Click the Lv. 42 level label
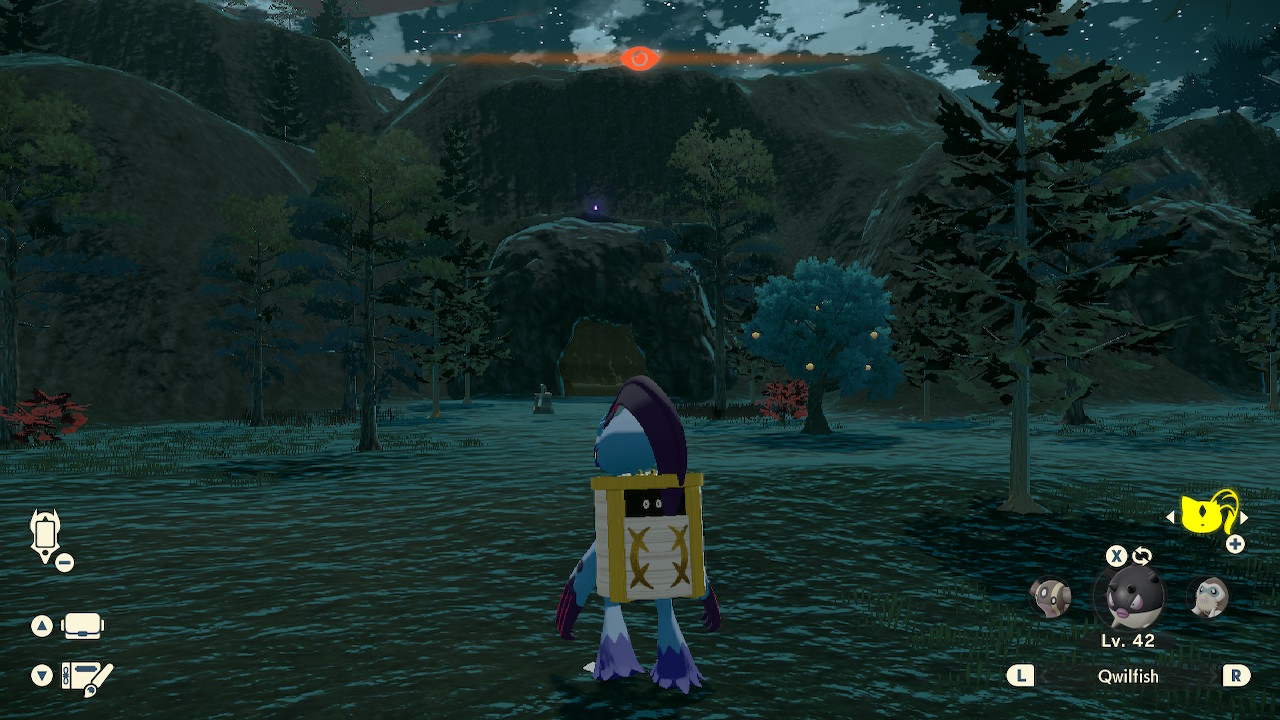Screen dimensions: 1280x720 tap(1128, 638)
